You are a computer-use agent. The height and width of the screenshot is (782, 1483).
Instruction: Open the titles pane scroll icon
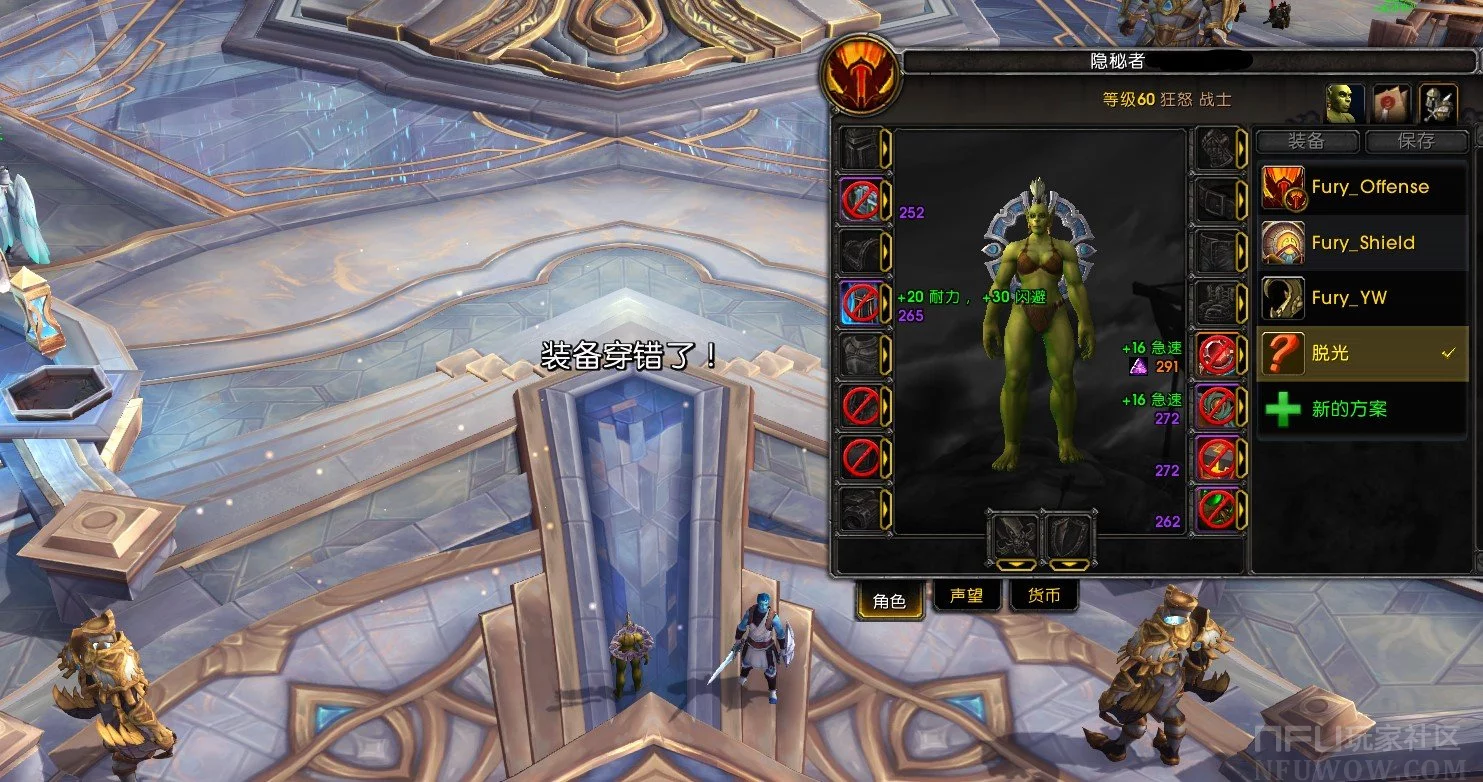tap(1391, 102)
